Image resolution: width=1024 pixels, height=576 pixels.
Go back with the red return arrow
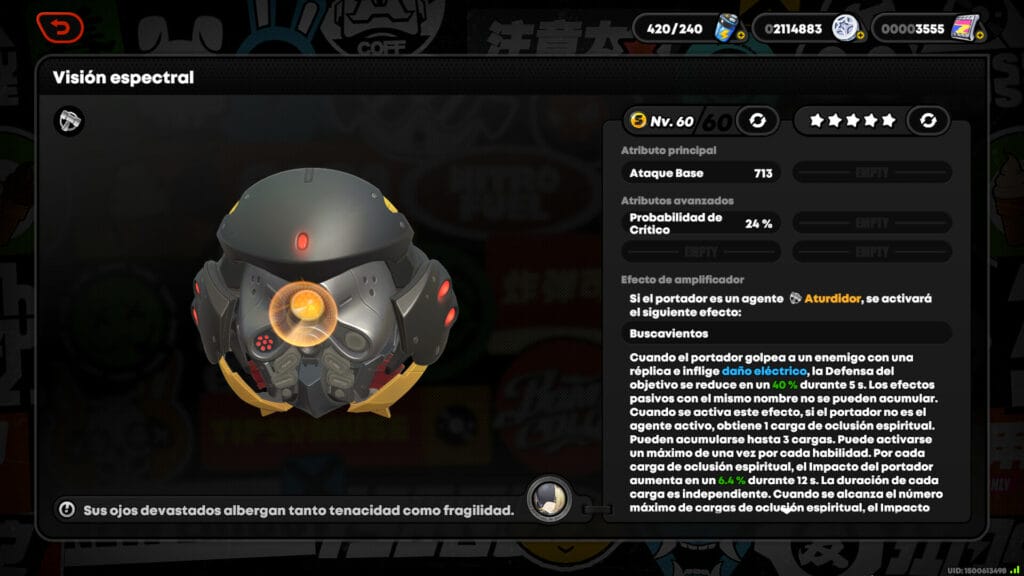(59, 27)
